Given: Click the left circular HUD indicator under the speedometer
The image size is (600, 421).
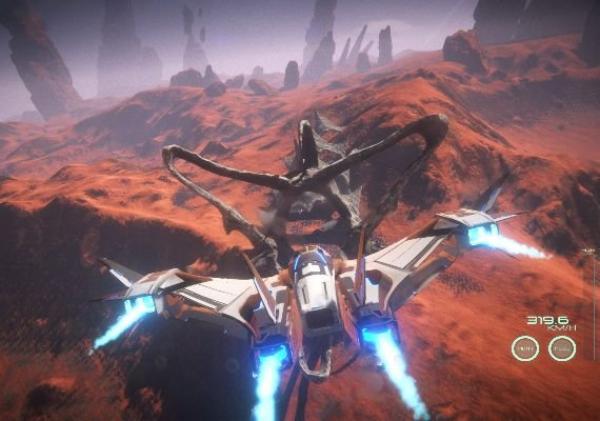Looking at the screenshot, I should tap(525, 348).
